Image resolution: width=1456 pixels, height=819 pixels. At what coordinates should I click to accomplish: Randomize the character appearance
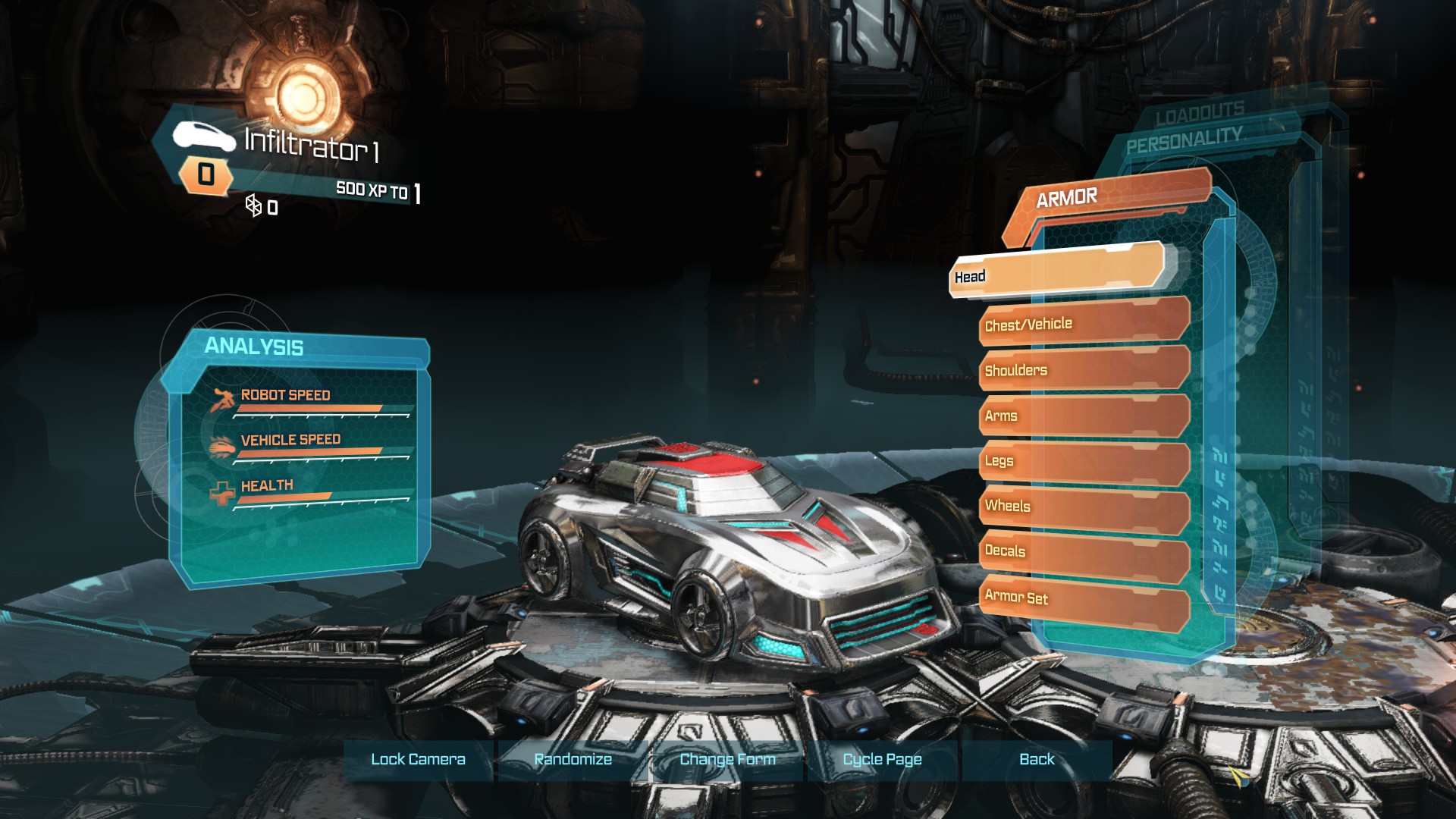573,759
